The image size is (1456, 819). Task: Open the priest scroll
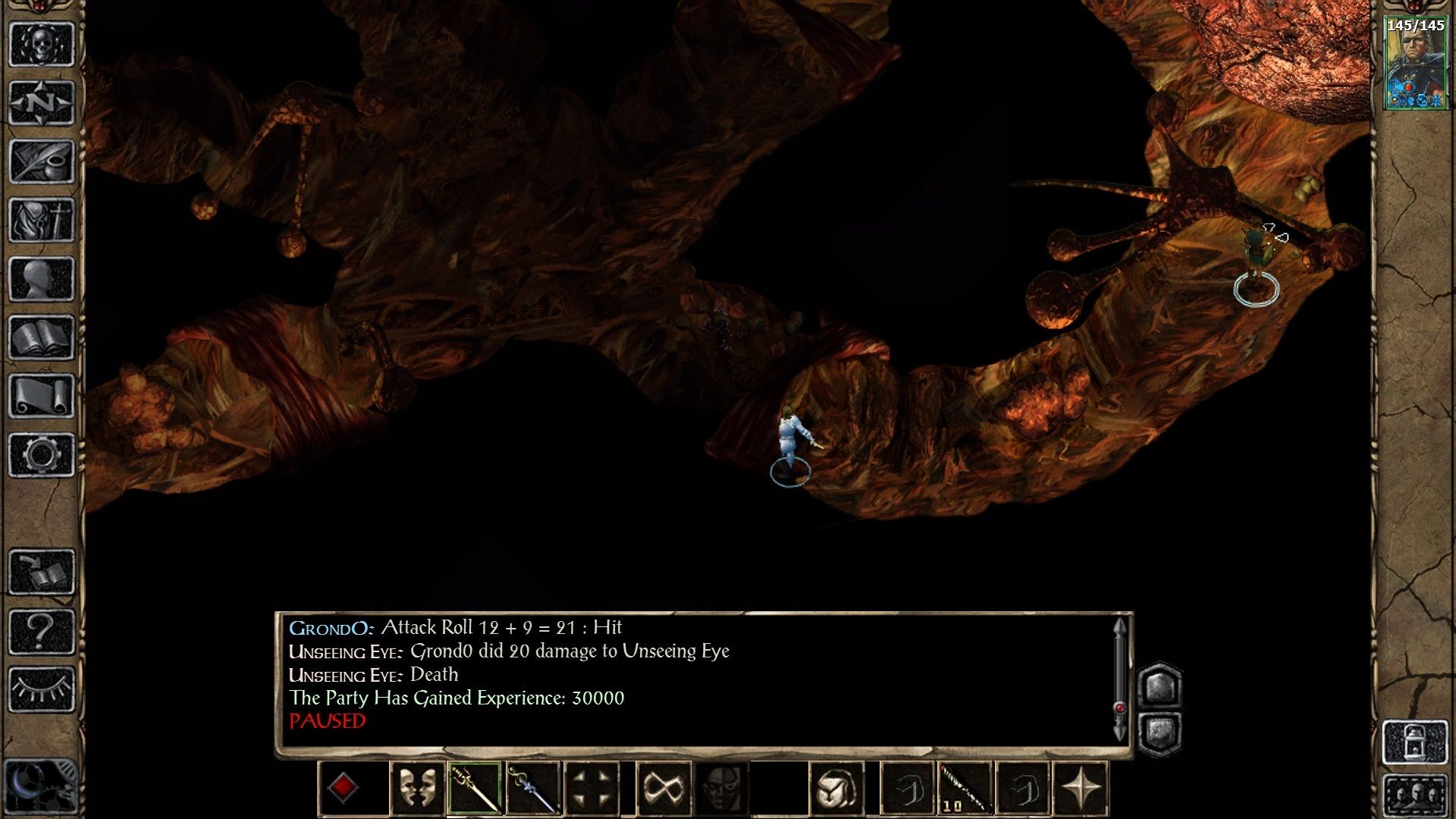(42, 396)
